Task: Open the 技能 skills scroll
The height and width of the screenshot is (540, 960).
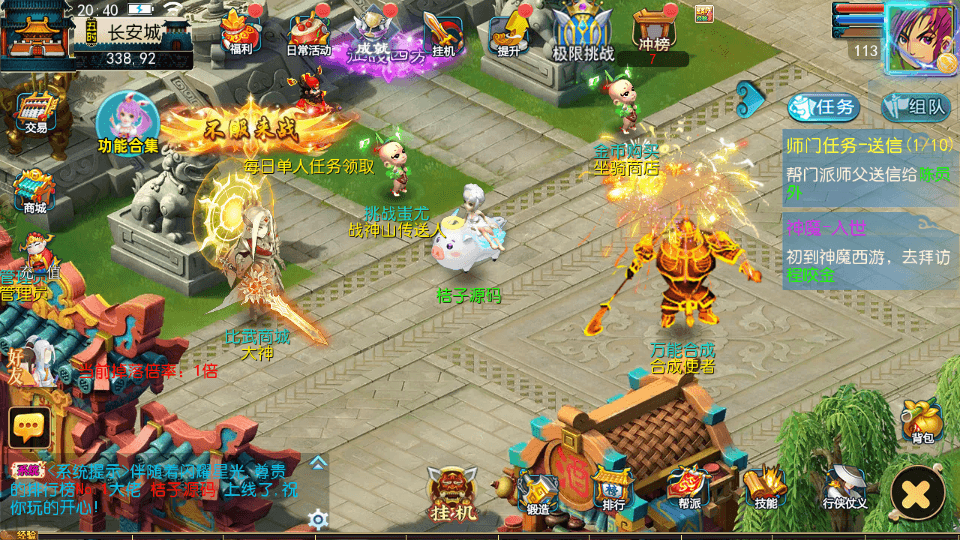Action: tap(765, 489)
